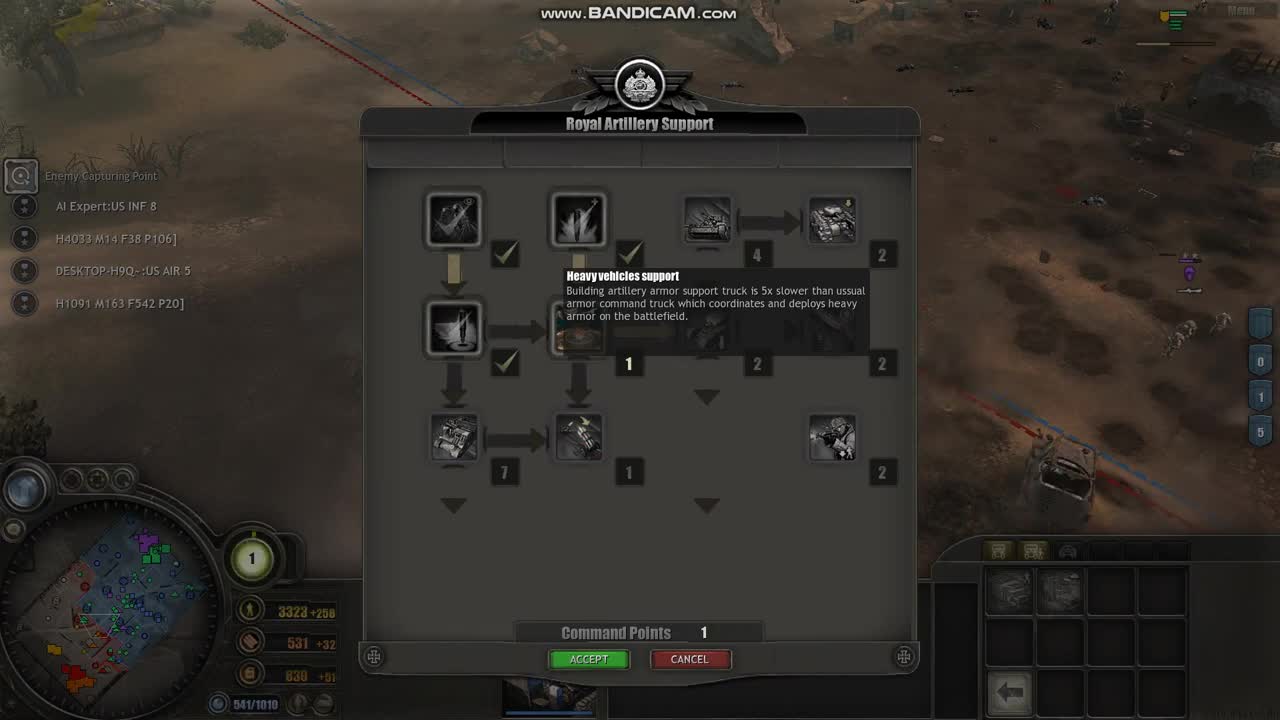Click the Command Points progress bar
The width and height of the screenshot is (1280, 720).
(x=638, y=632)
